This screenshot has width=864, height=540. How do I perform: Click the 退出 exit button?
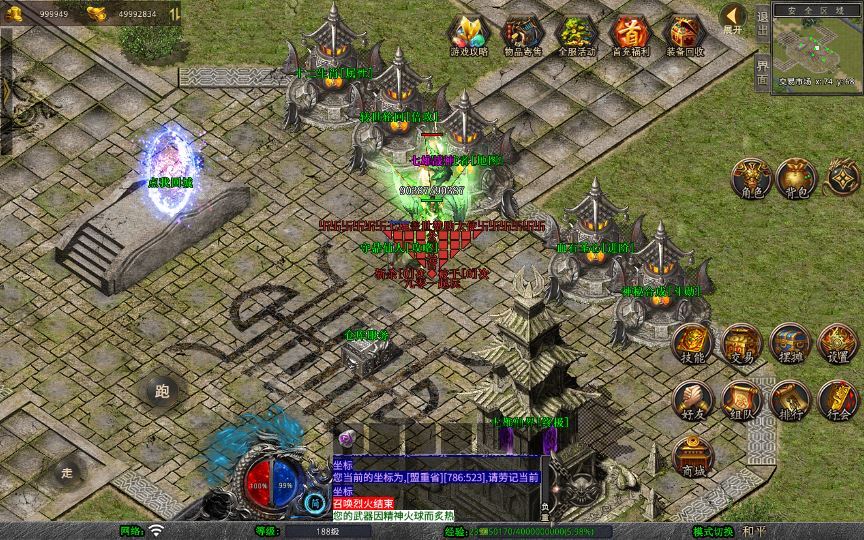pos(762,20)
